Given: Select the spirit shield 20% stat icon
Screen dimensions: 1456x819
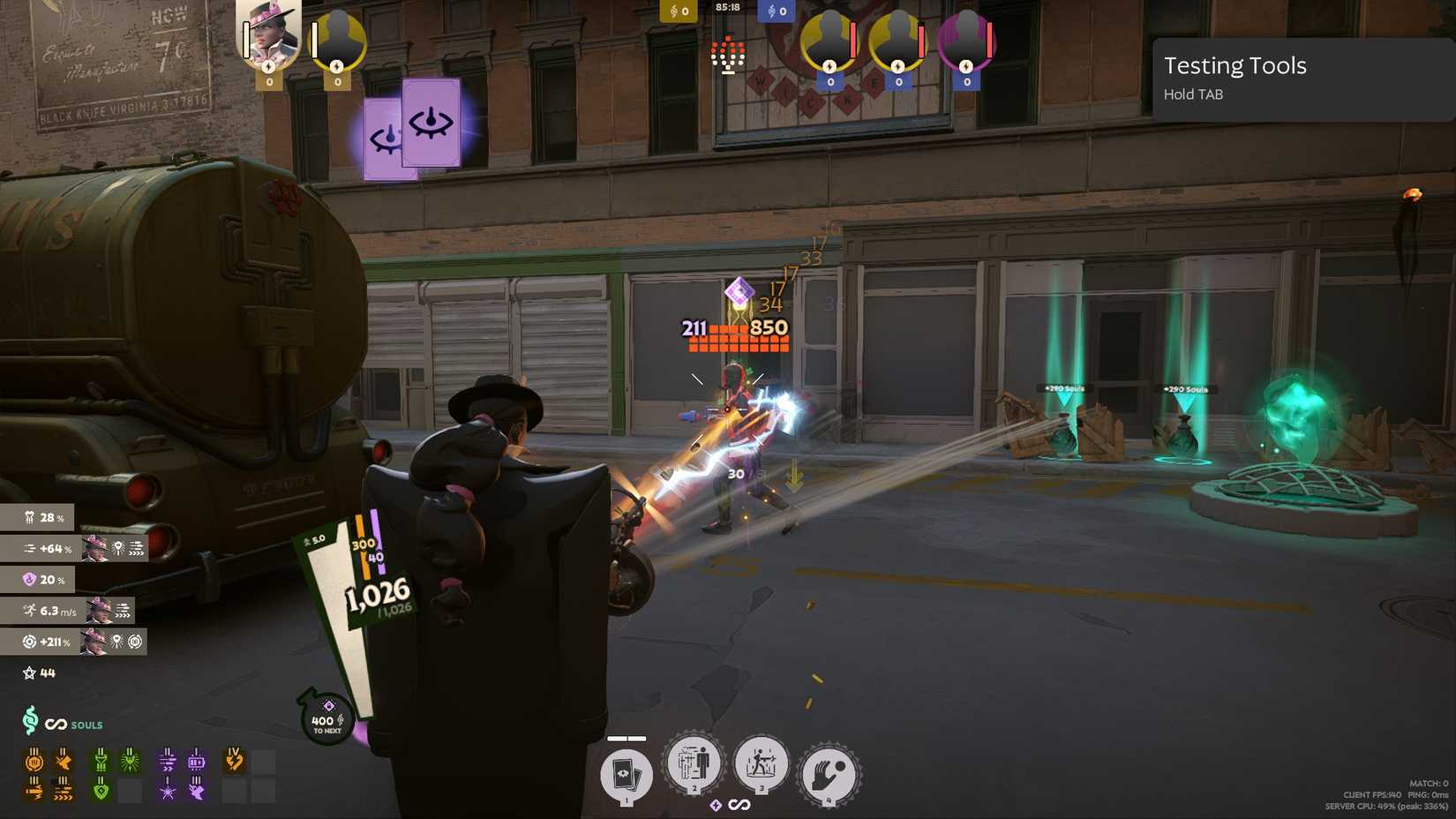Looking at the screenshot, I should (30, 580).
